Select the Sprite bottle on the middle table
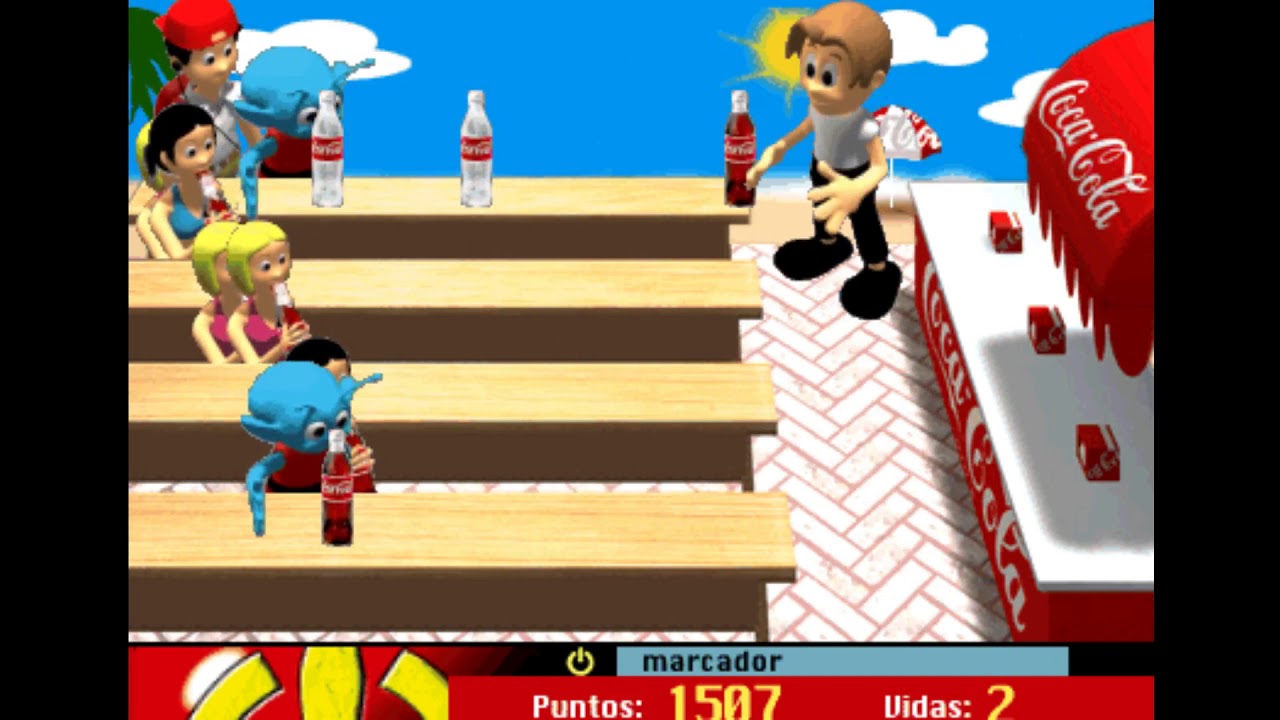Screen dimensions: 1280x720 [x=475, y=150]
